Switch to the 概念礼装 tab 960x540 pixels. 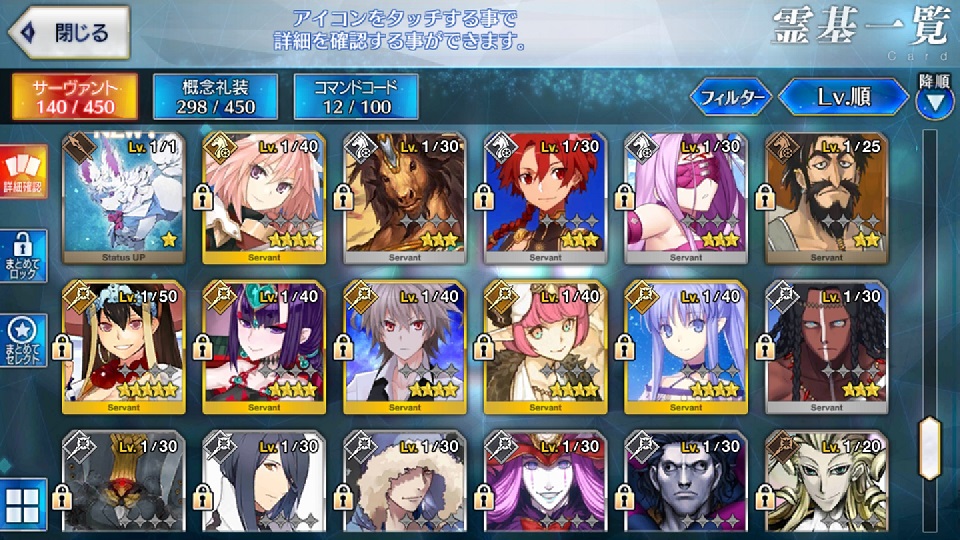click(214, 95)
